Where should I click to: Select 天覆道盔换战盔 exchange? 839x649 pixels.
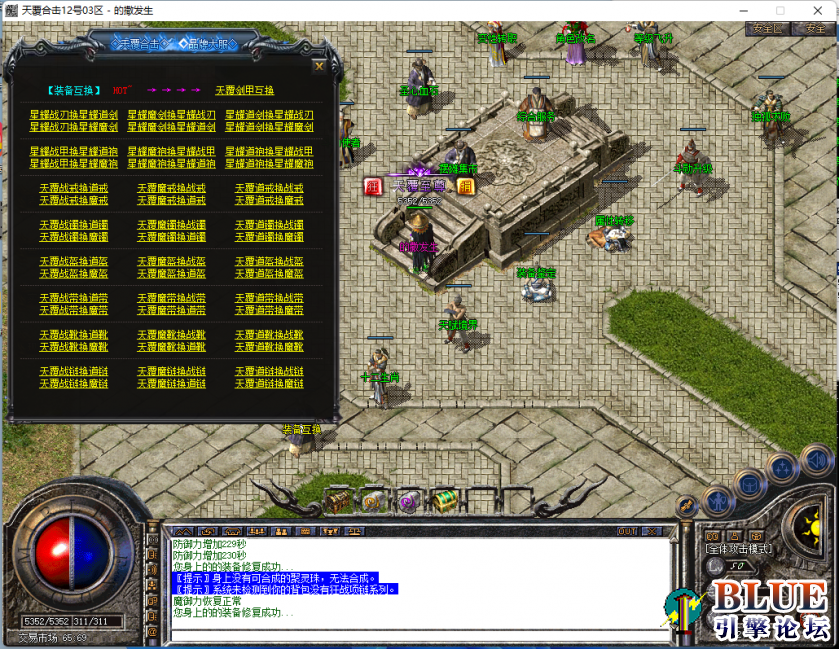[x=268, y=261]
